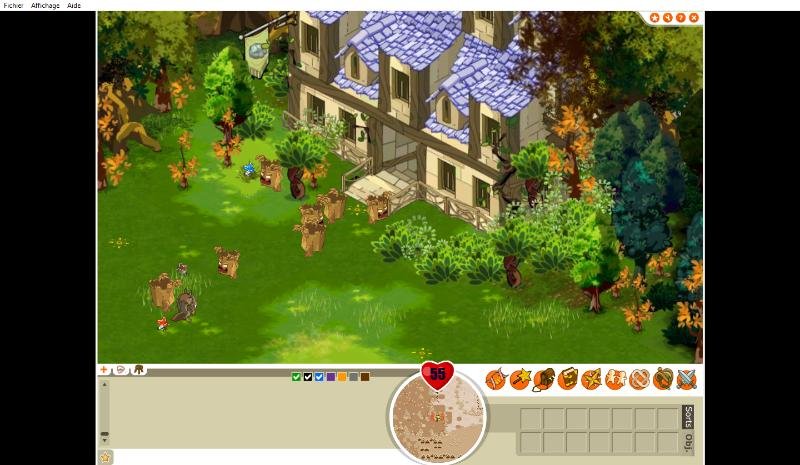
Task: Close the game with the X button
Action: [694, 17]
